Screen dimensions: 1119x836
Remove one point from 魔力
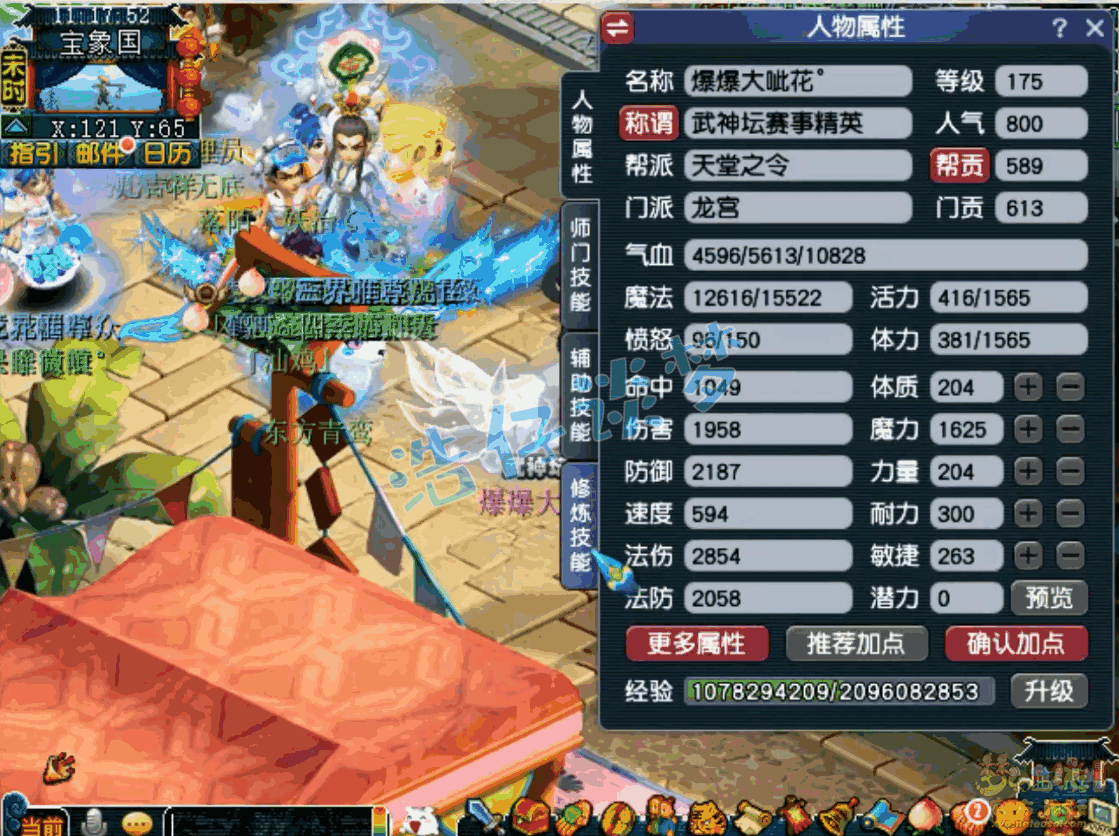pos(1070,430)
